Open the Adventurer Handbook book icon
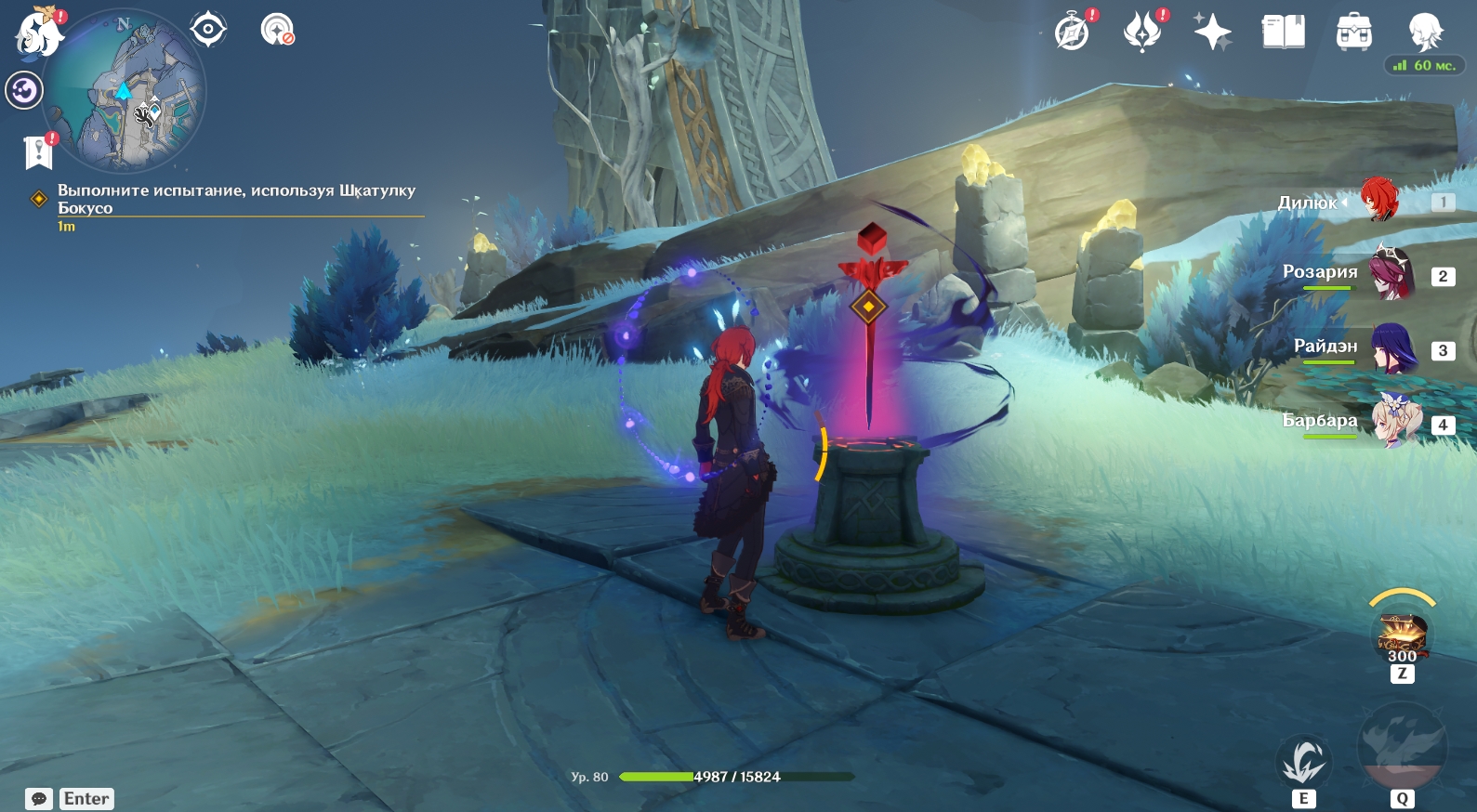 click(1283, 32)
